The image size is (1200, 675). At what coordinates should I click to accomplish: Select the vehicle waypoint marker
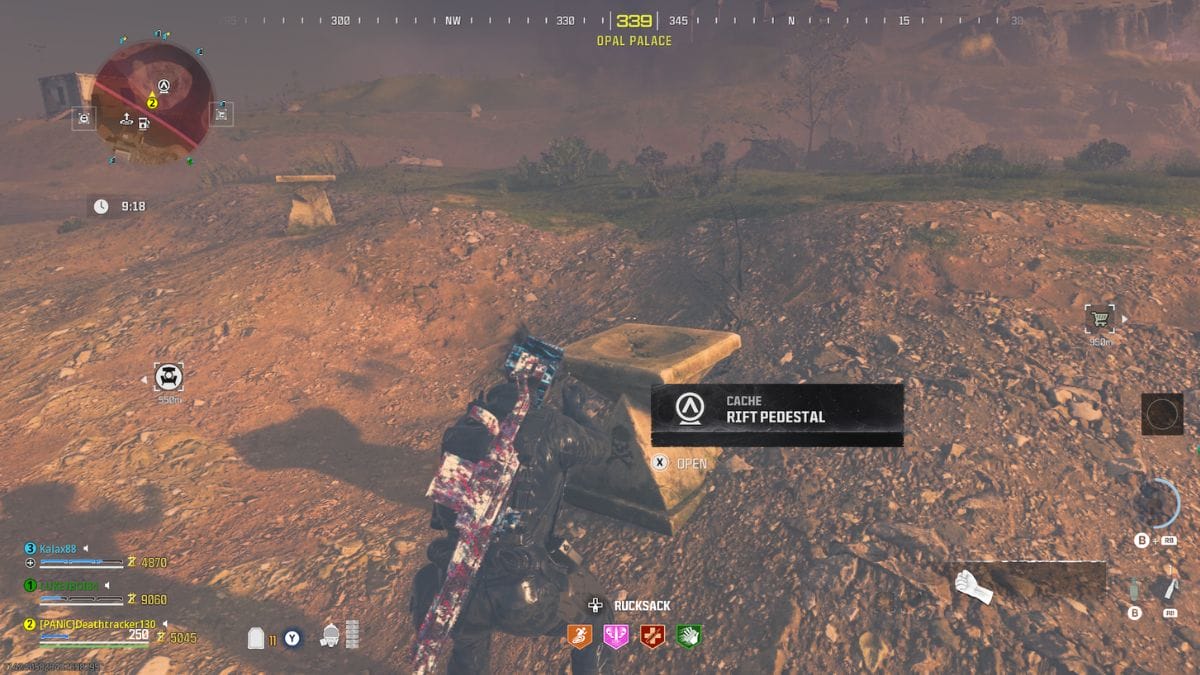pos(169,378)
